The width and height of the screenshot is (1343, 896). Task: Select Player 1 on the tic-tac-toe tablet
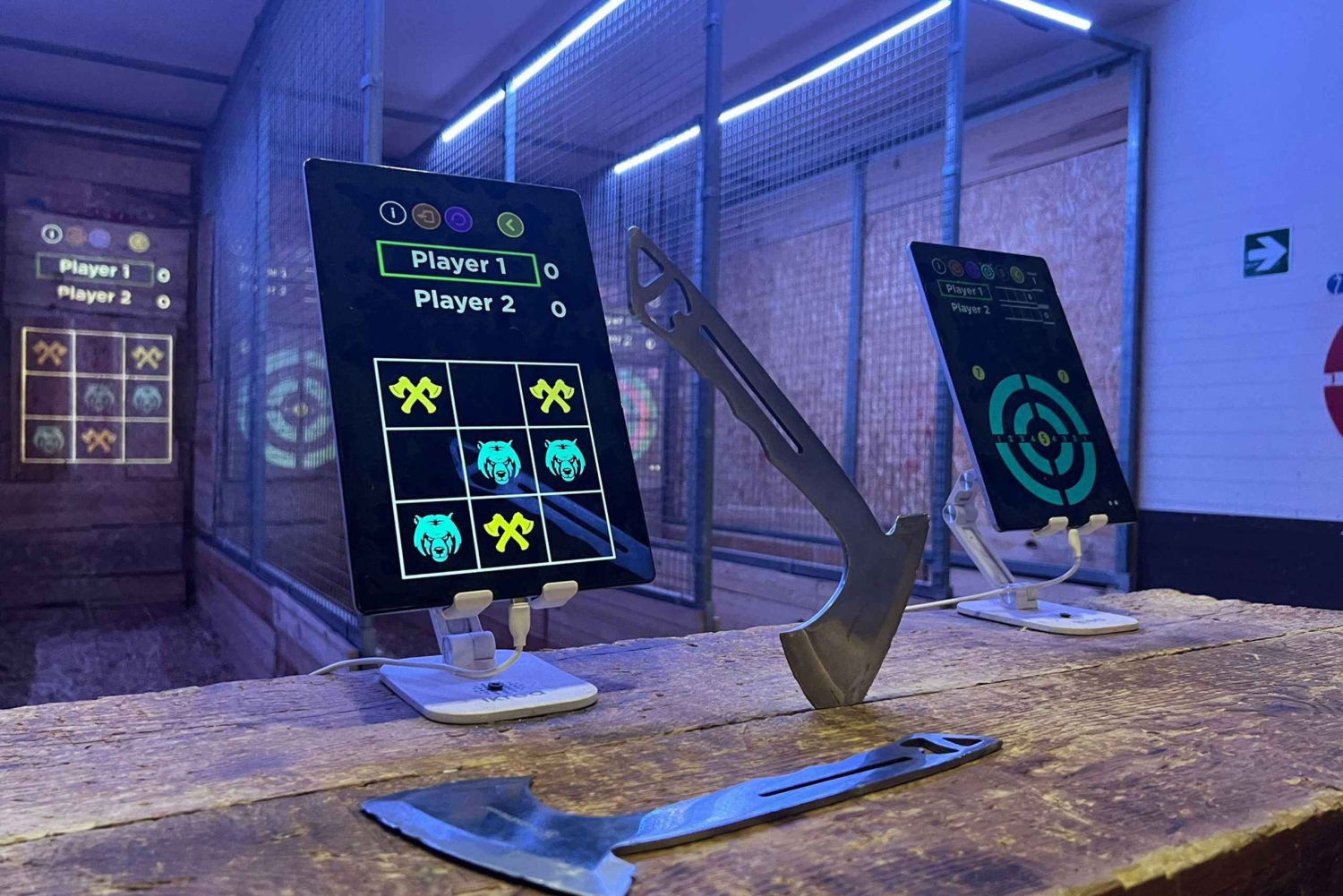[458, 263]
